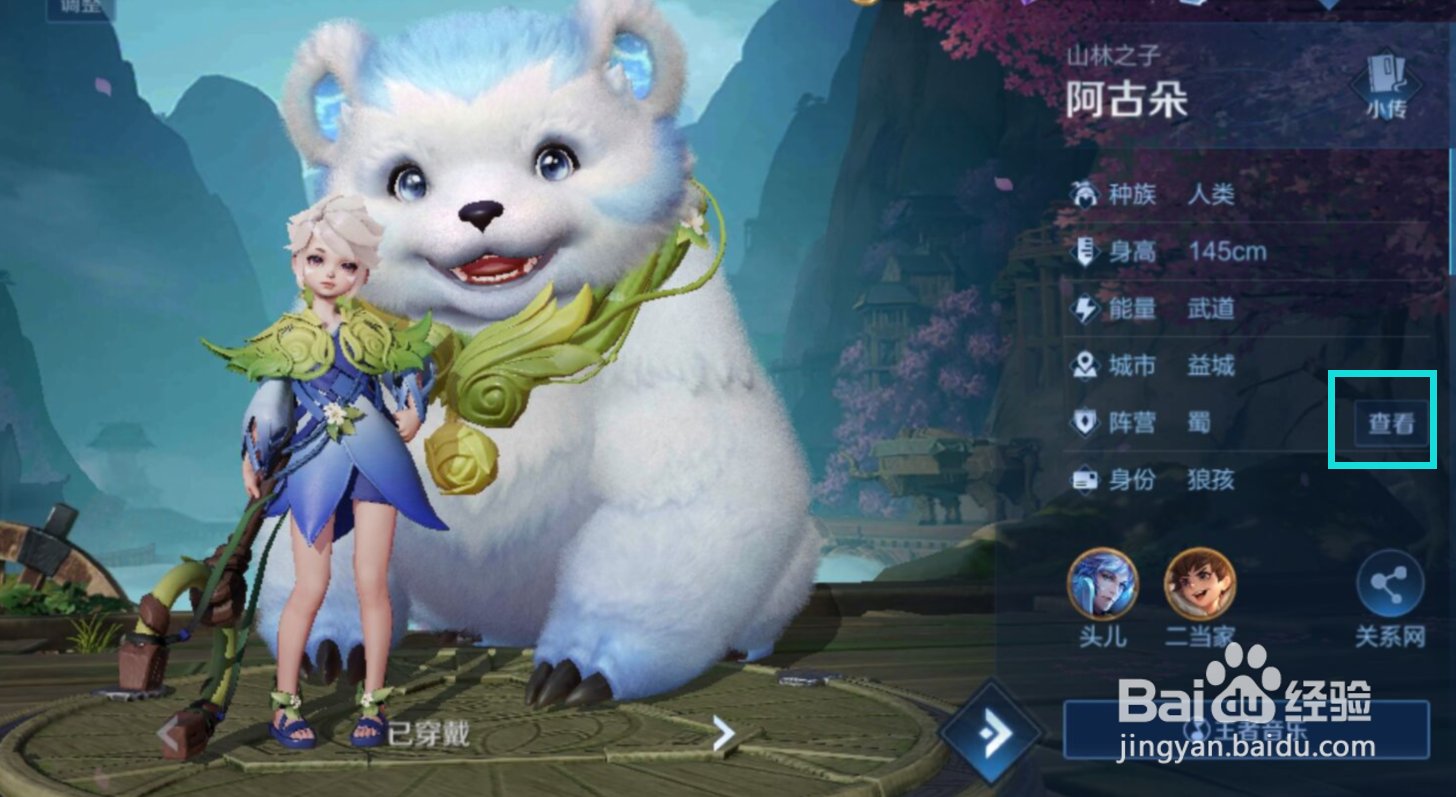Browse next skin with right arrow
Viewport: 1456px width, 797px height.
tap(722, 733)
